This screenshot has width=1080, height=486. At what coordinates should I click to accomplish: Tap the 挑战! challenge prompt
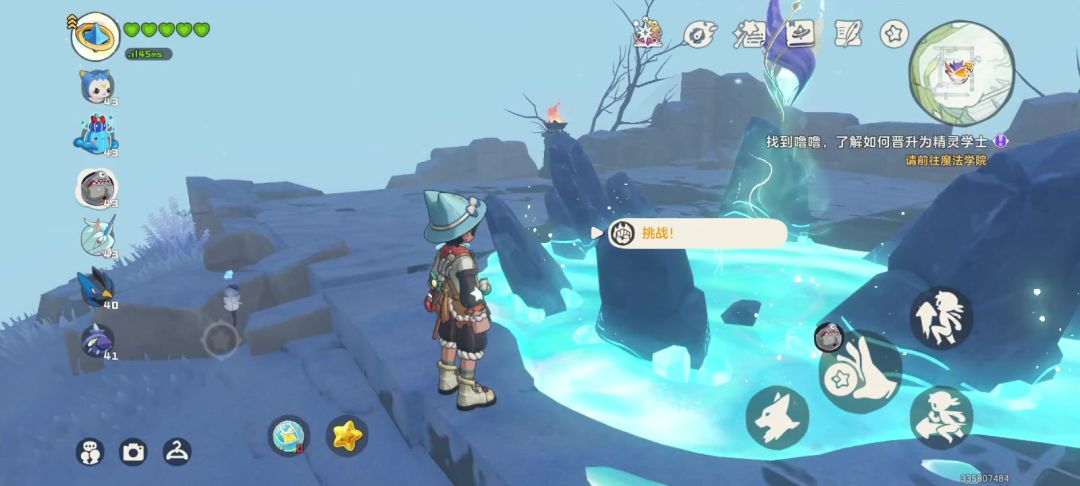pyautogui.click(x=696, y=233)
